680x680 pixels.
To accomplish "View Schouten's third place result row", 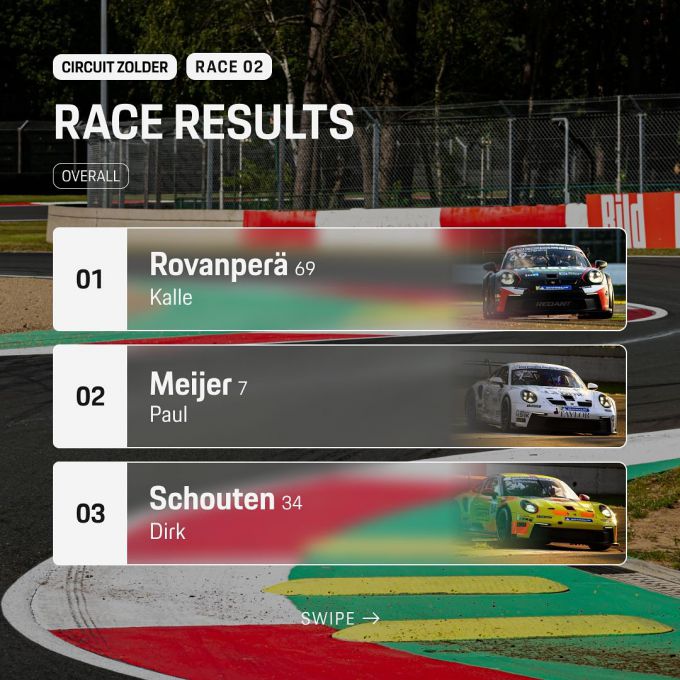I will pyautogui.click(x=340, y=513).
